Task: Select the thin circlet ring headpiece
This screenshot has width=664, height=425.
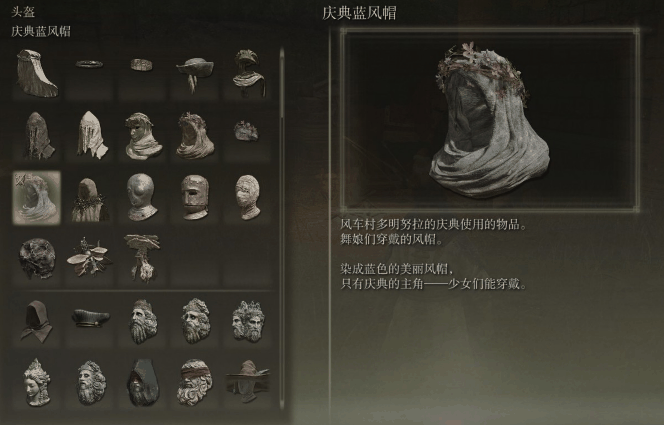Action: (90, 64)
